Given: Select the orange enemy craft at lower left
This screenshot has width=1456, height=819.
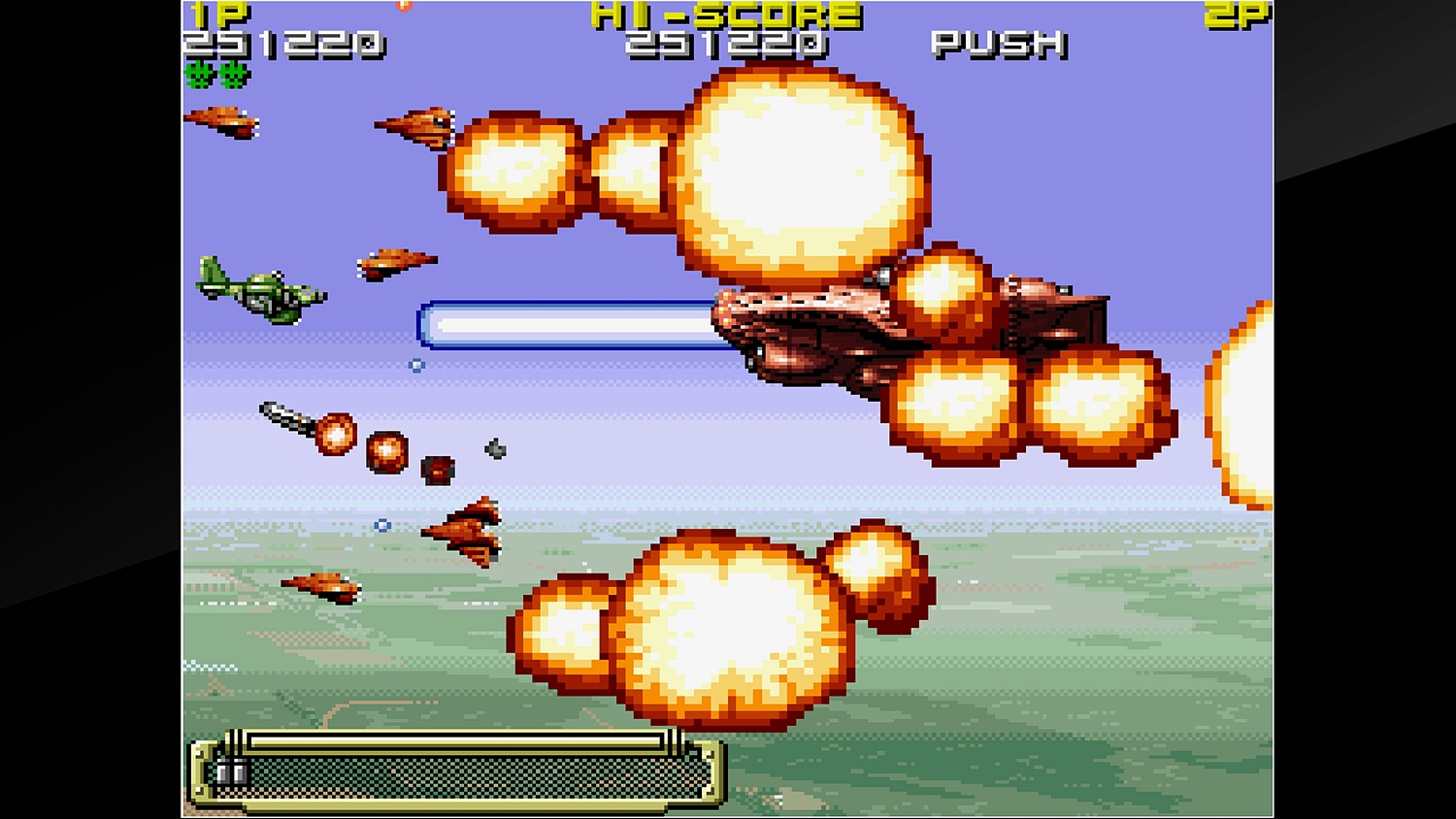Looking at the screenshot, I should click(320, 587).
